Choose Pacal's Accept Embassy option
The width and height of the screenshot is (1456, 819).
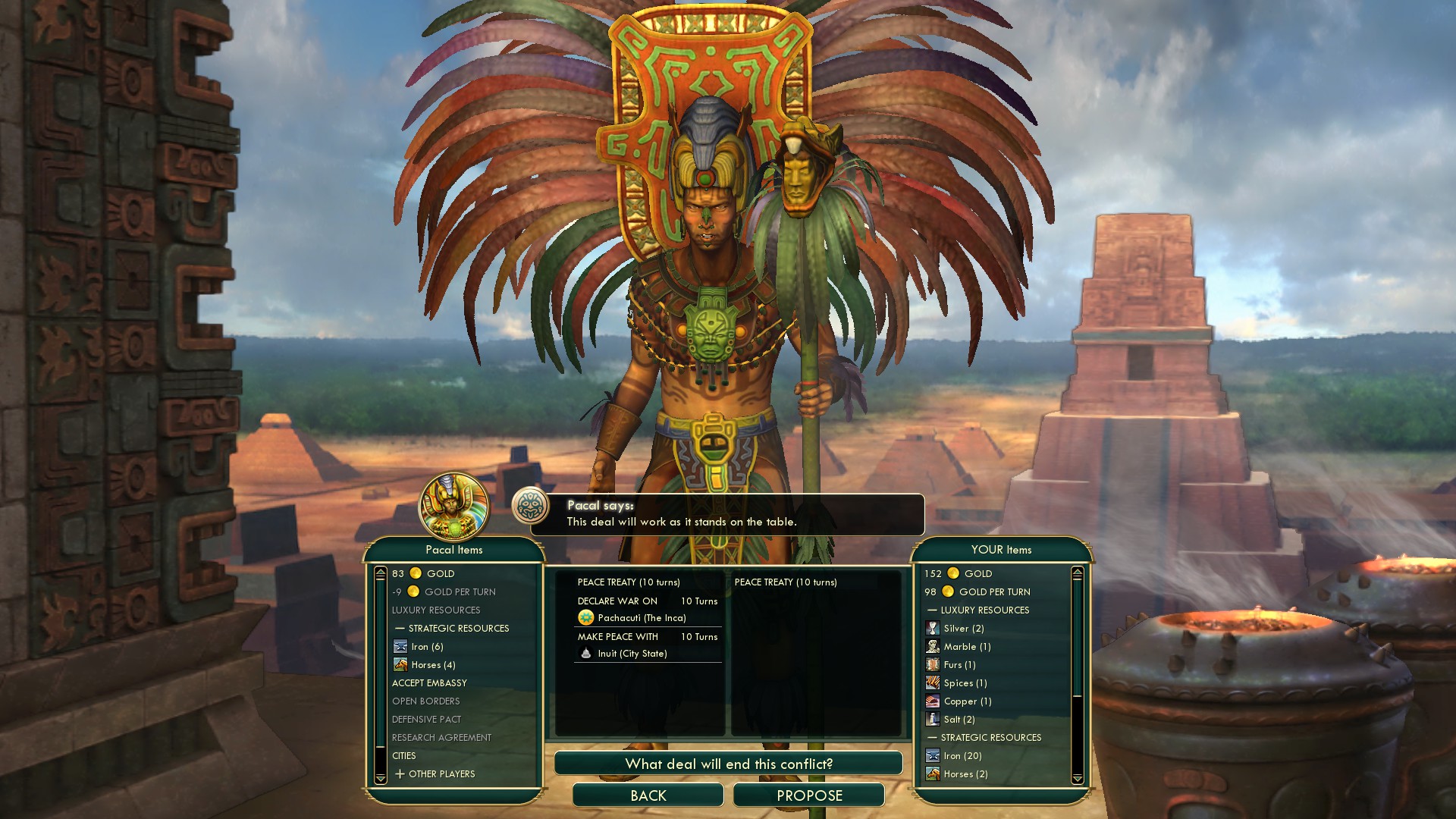[429, 683]
